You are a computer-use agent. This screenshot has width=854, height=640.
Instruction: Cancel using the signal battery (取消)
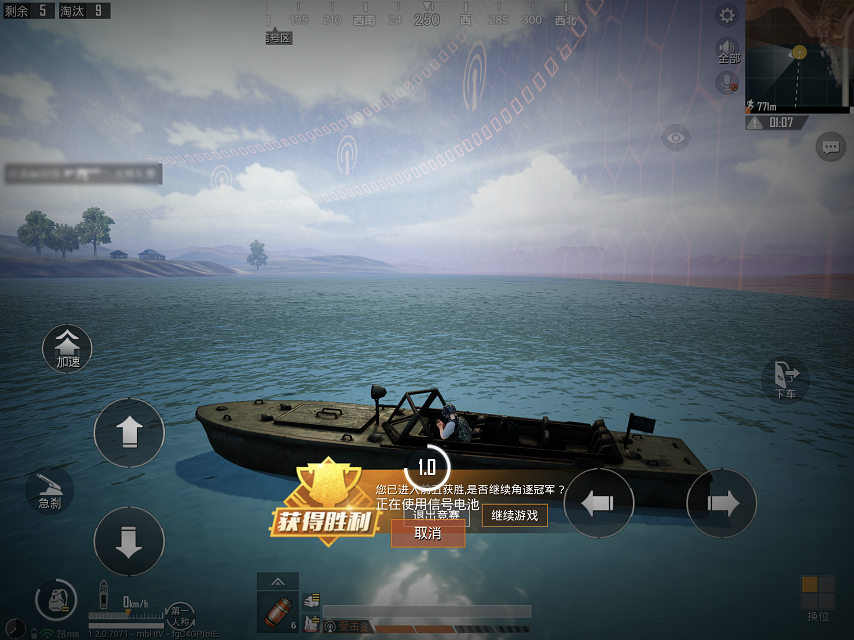(428, 534)
